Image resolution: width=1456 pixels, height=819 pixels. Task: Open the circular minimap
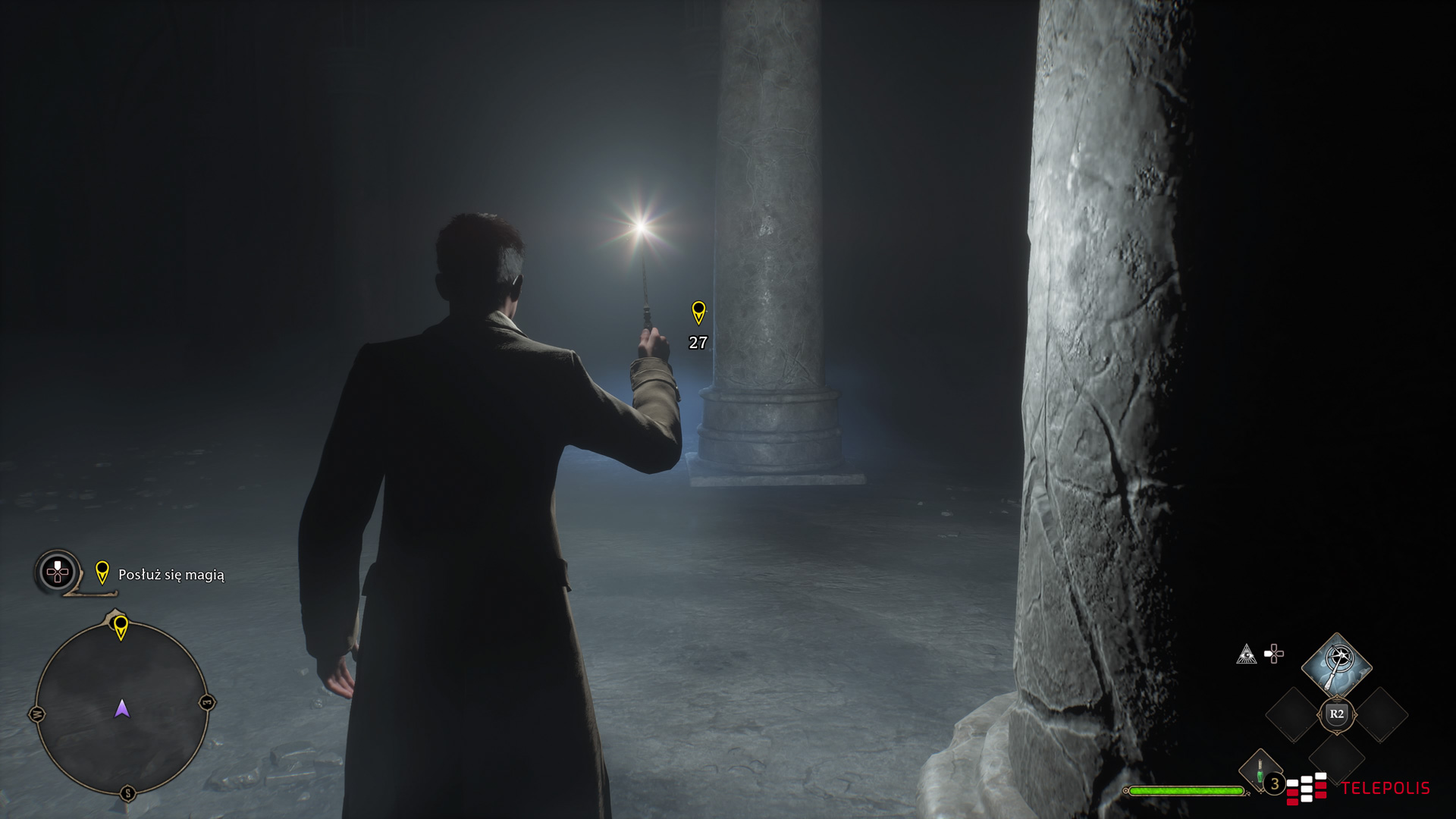click(x=121, y=708)
